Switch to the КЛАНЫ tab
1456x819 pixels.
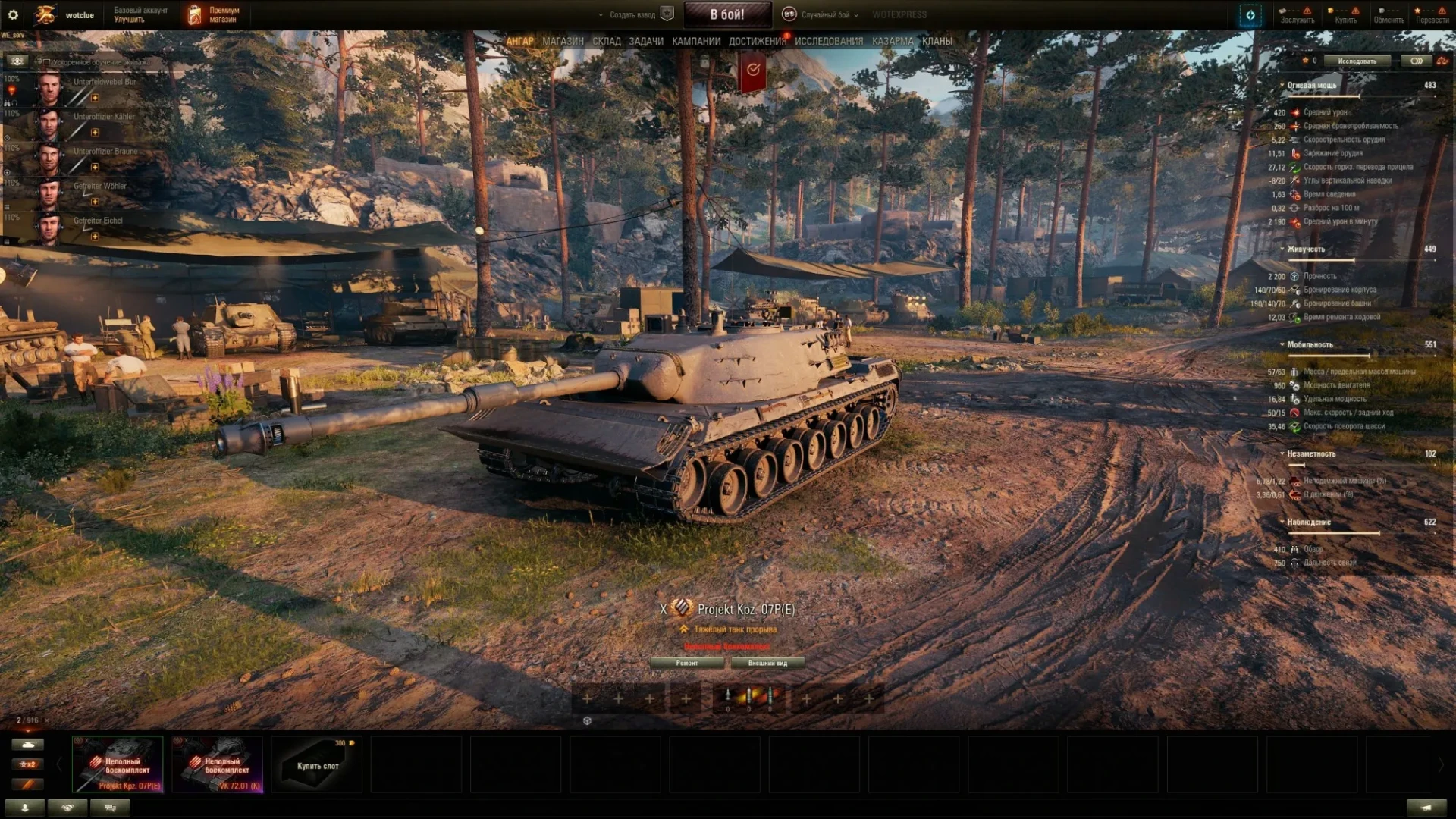pyautogui.click(x=937, y=41)
